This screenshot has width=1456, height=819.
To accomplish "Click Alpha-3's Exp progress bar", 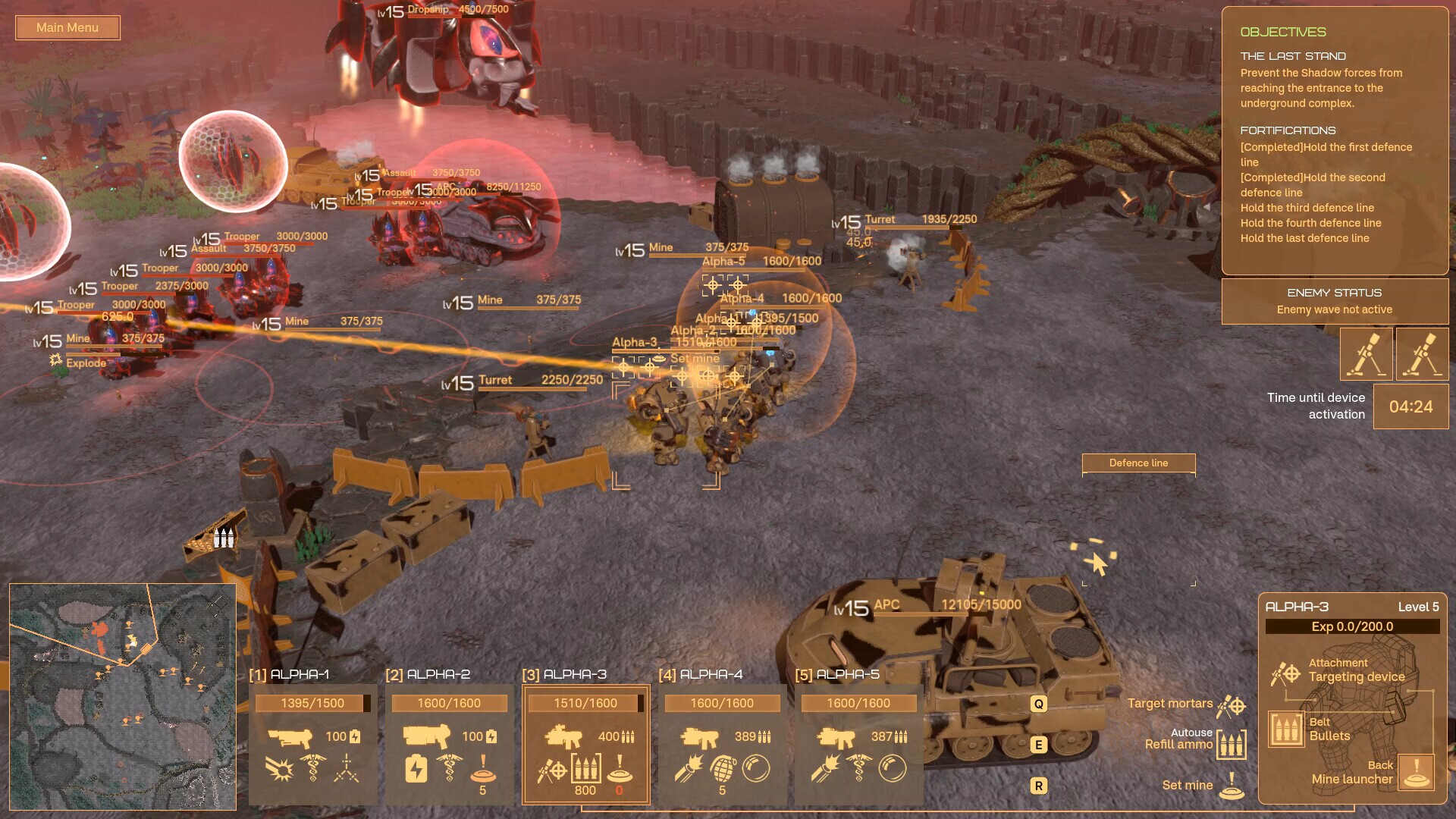I will coord(1354,626).
